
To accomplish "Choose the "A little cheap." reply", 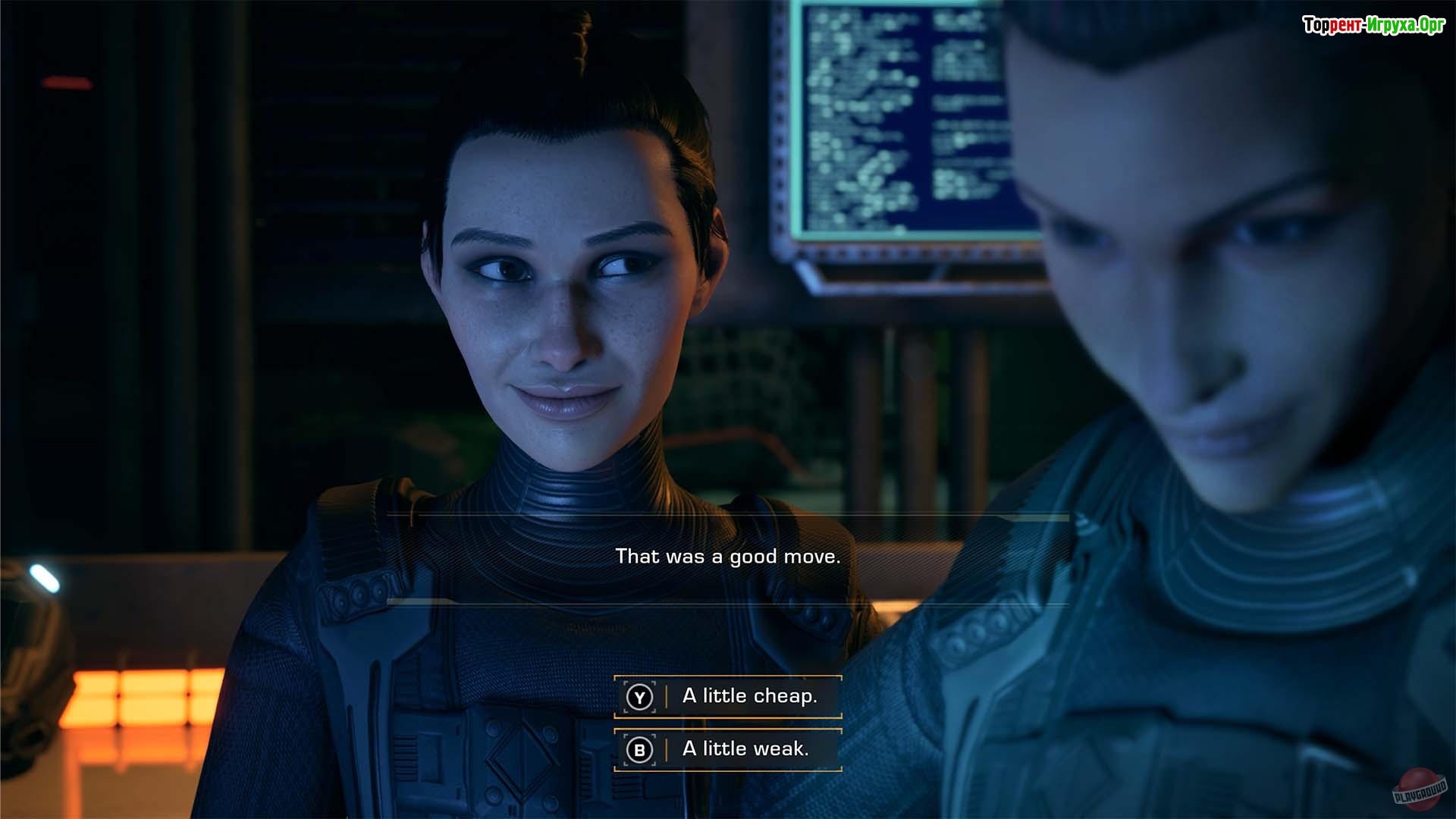I will tap(728, 696).
